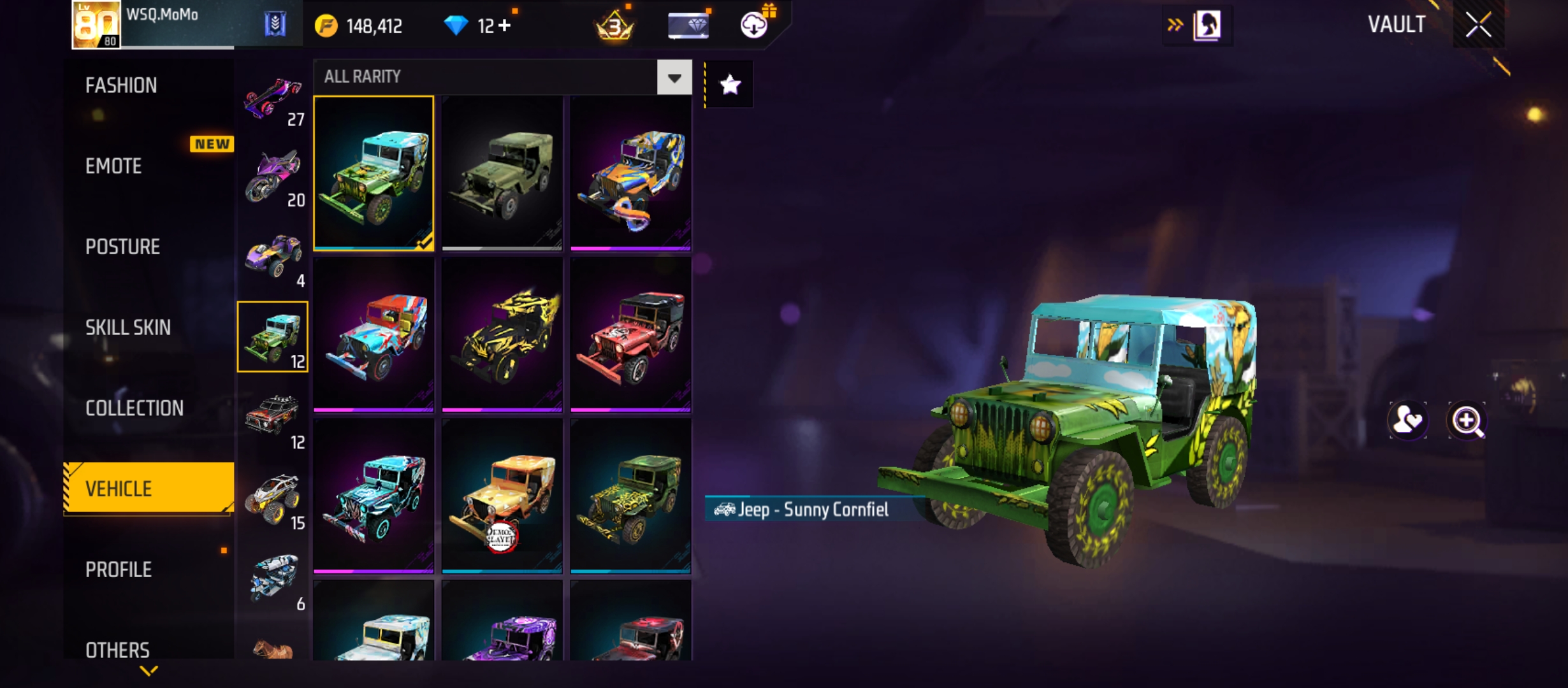Image resolution: width=1568 pixels, height=688 pixels.
Task: Switch to the Emote tab
Action: point(113,166)
